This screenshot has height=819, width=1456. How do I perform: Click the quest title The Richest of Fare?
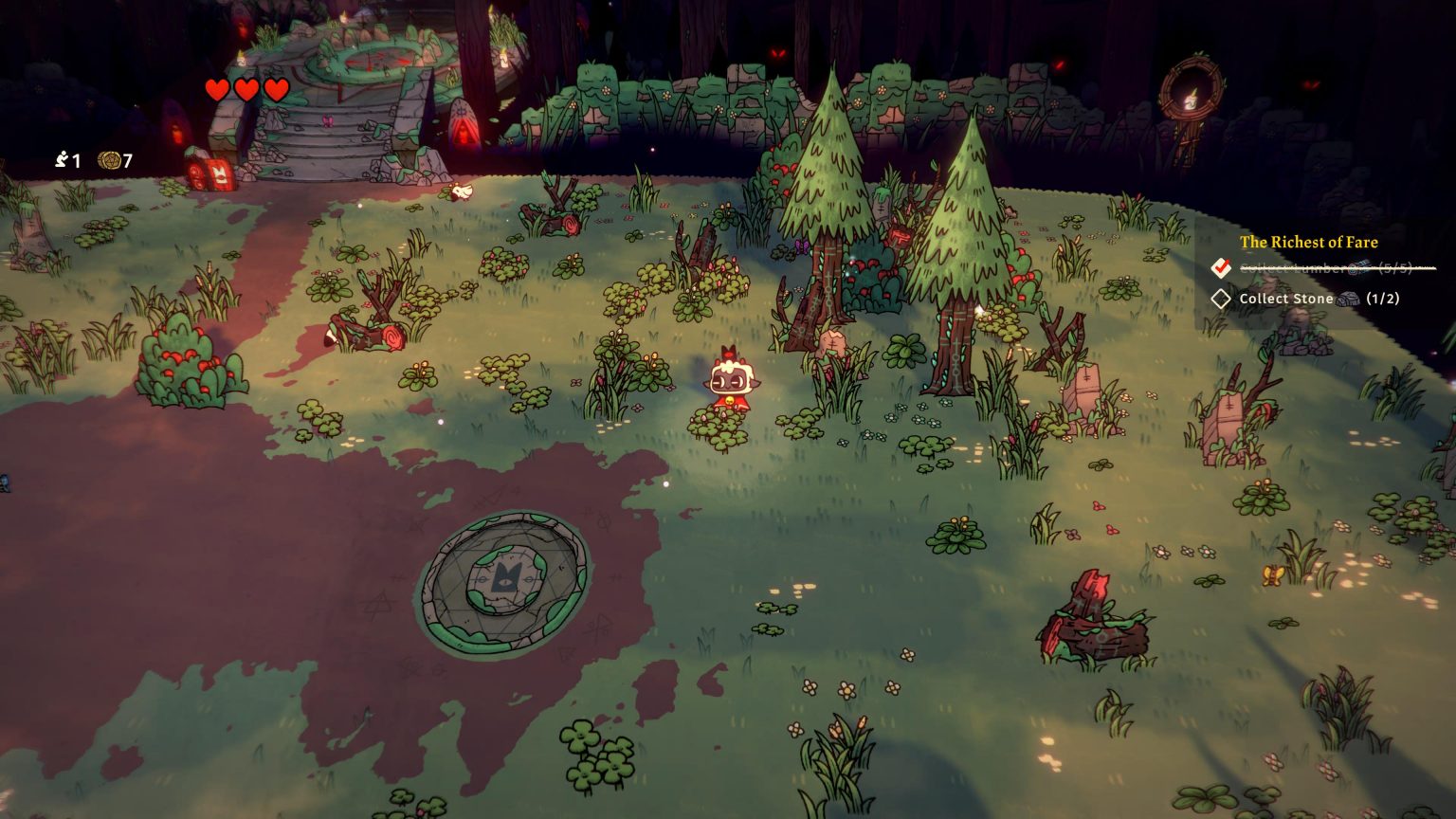point(1309,243)
